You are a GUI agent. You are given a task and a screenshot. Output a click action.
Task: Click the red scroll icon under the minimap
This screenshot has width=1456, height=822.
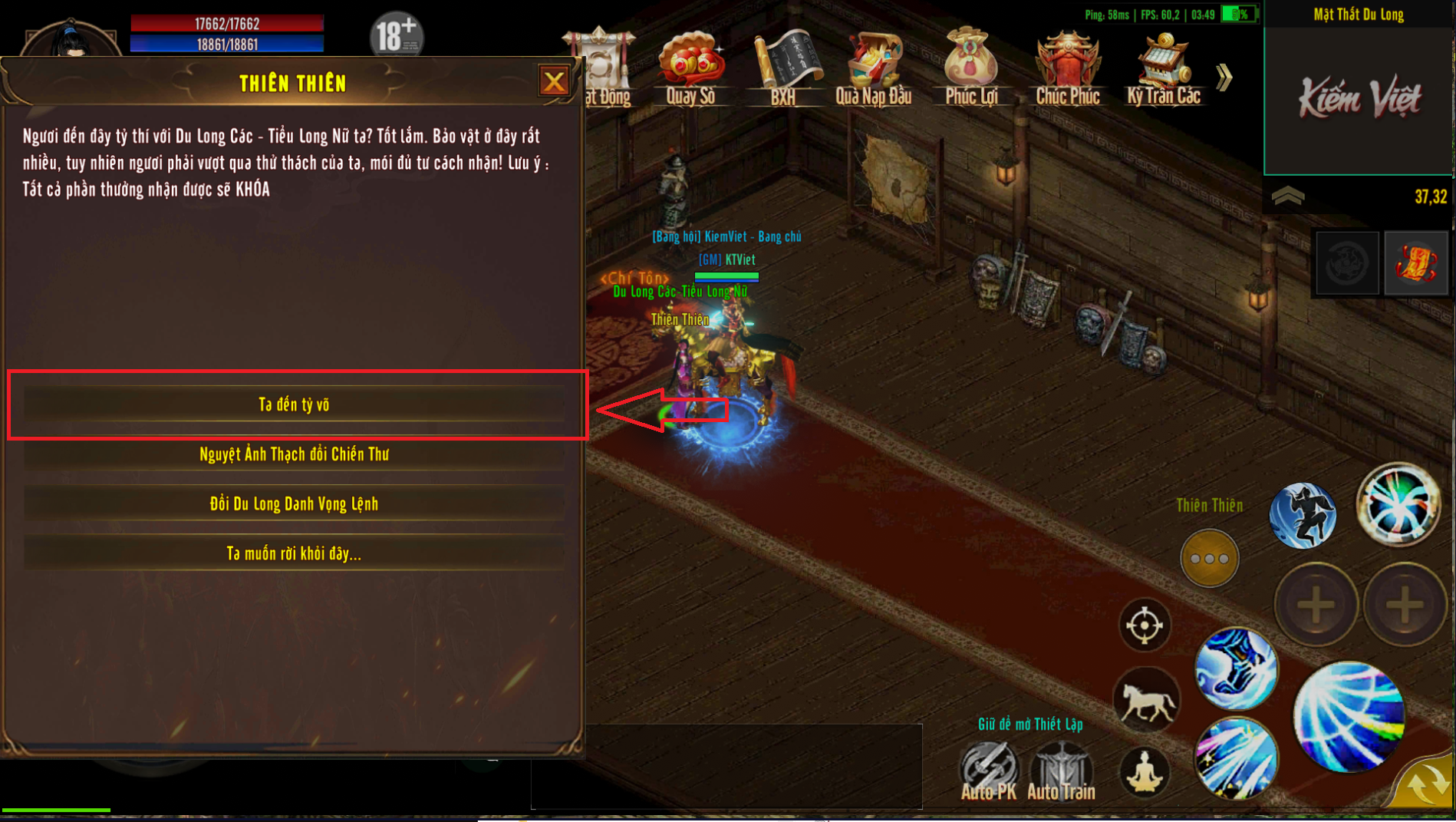click(1416, 263)
